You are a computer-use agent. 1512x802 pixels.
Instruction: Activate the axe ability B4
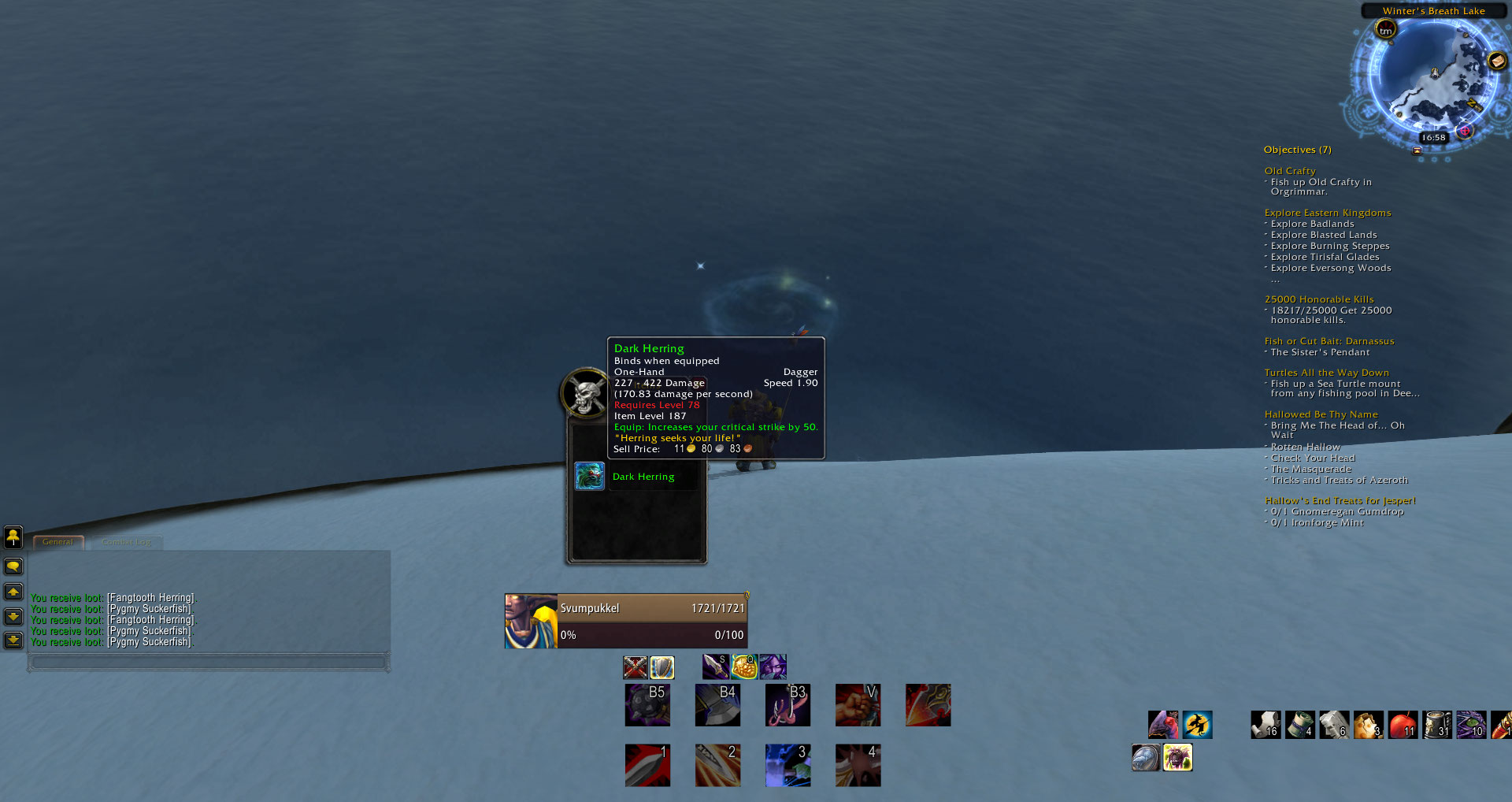coord(717,704)
